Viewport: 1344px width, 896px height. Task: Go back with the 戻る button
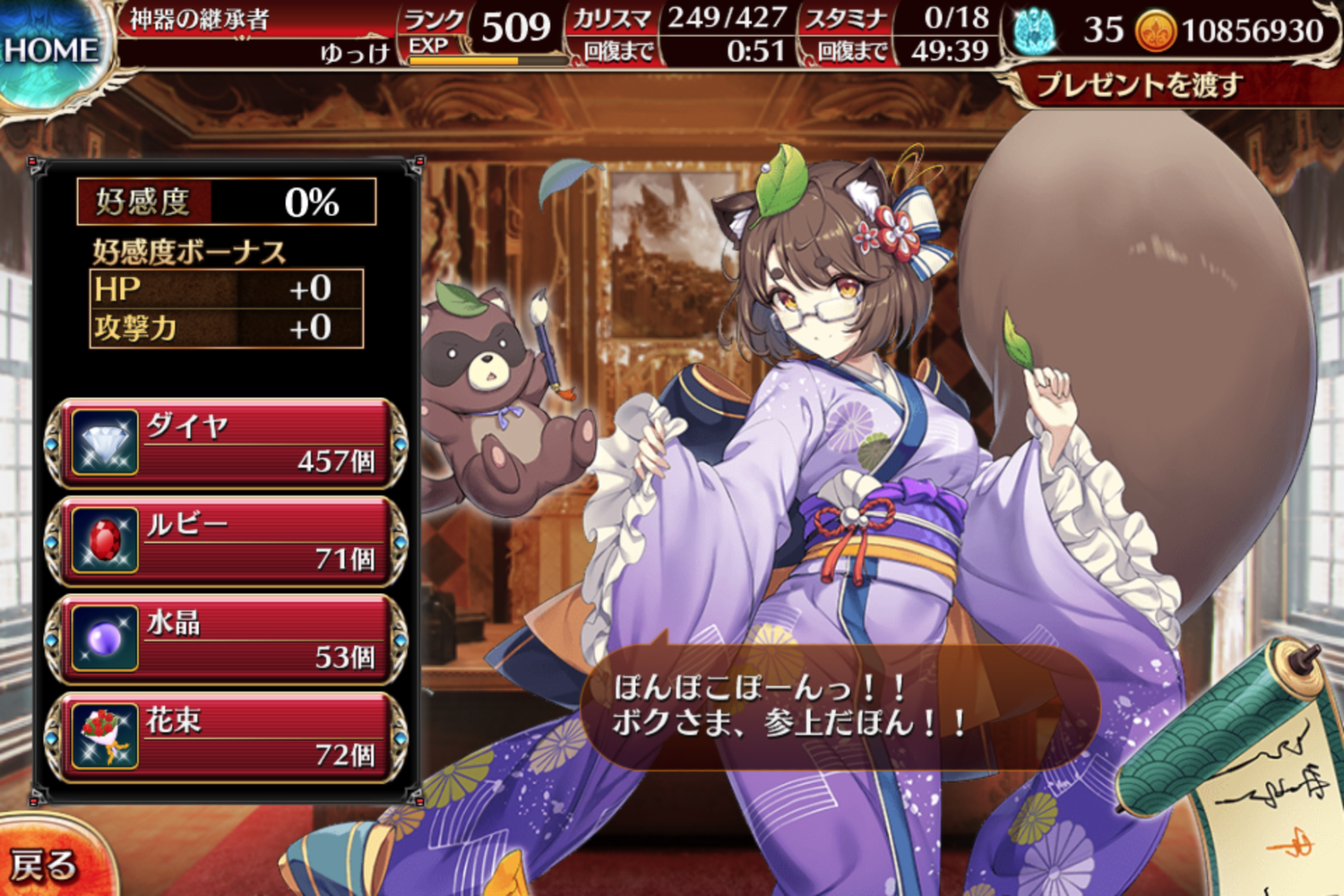click(x=46, y=864)
